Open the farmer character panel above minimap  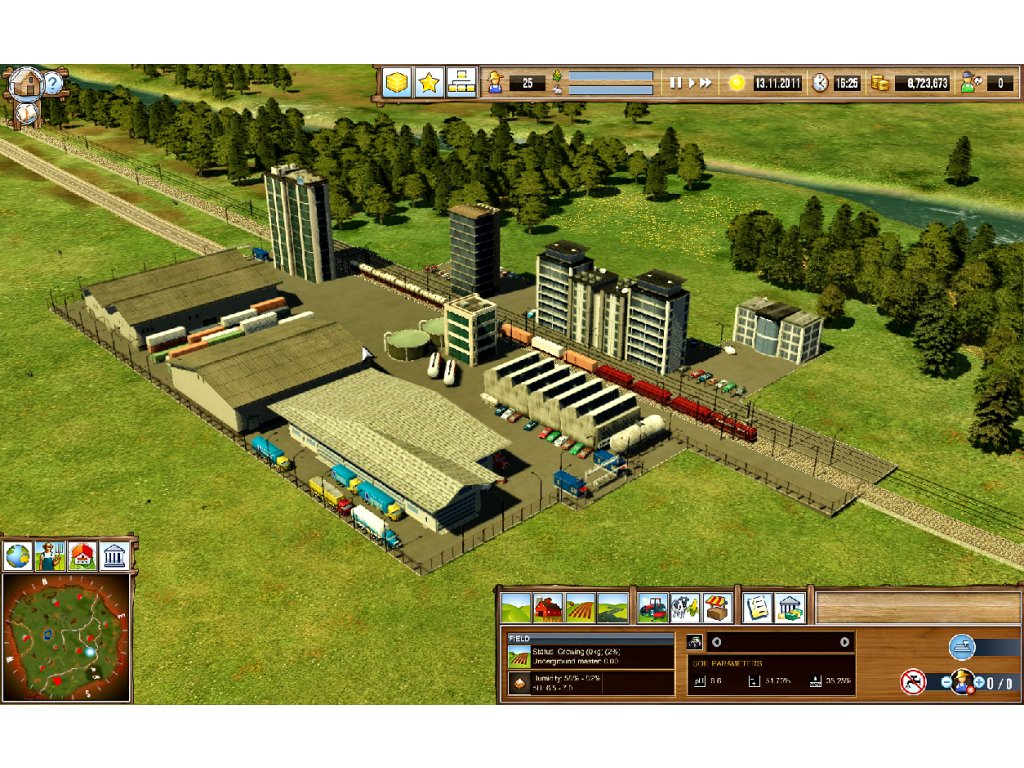pyautogui.click(x=50, y=556)
